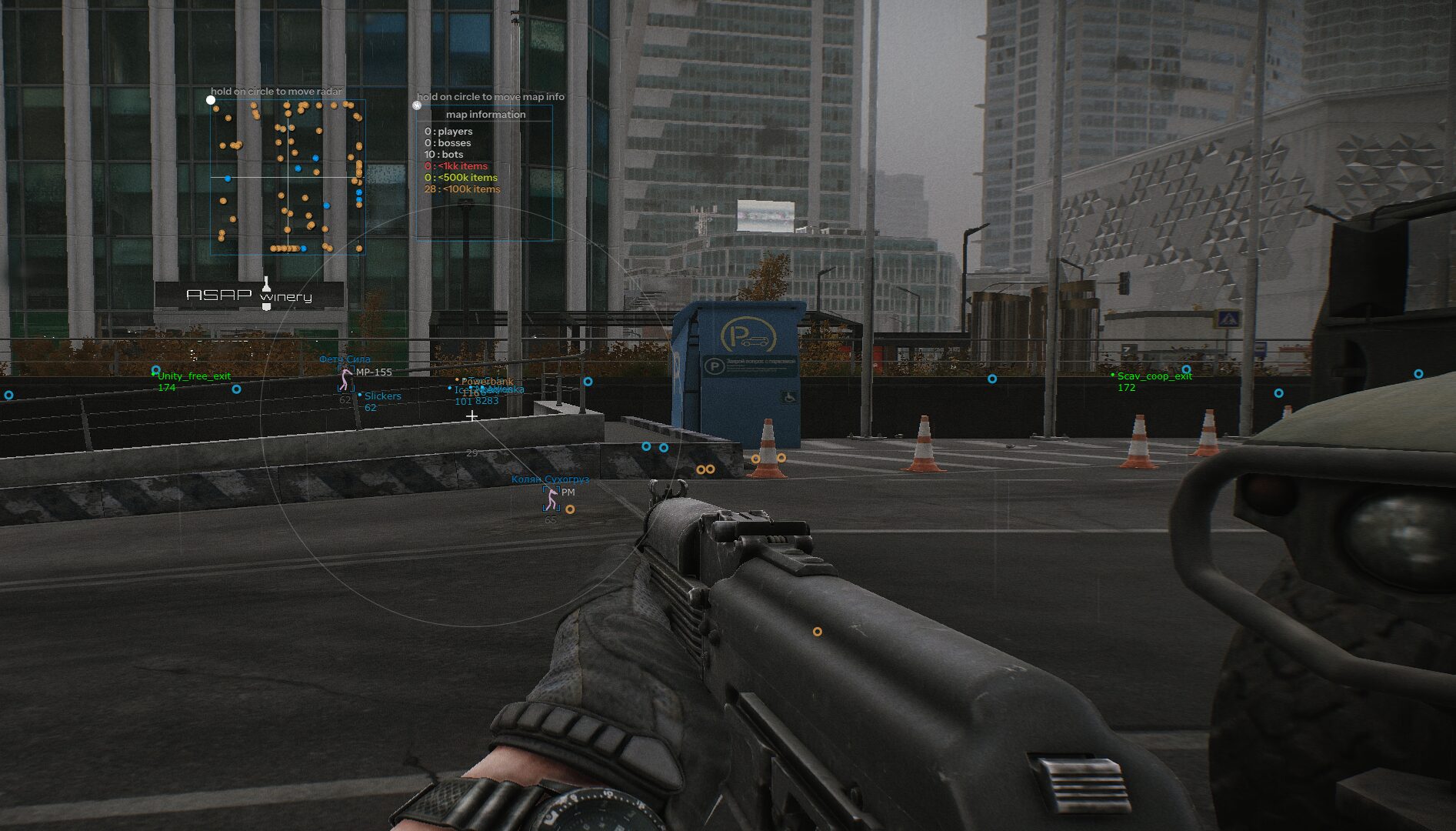
Task: Click the white circle handle on the radar
Action: tap(211, 100)
